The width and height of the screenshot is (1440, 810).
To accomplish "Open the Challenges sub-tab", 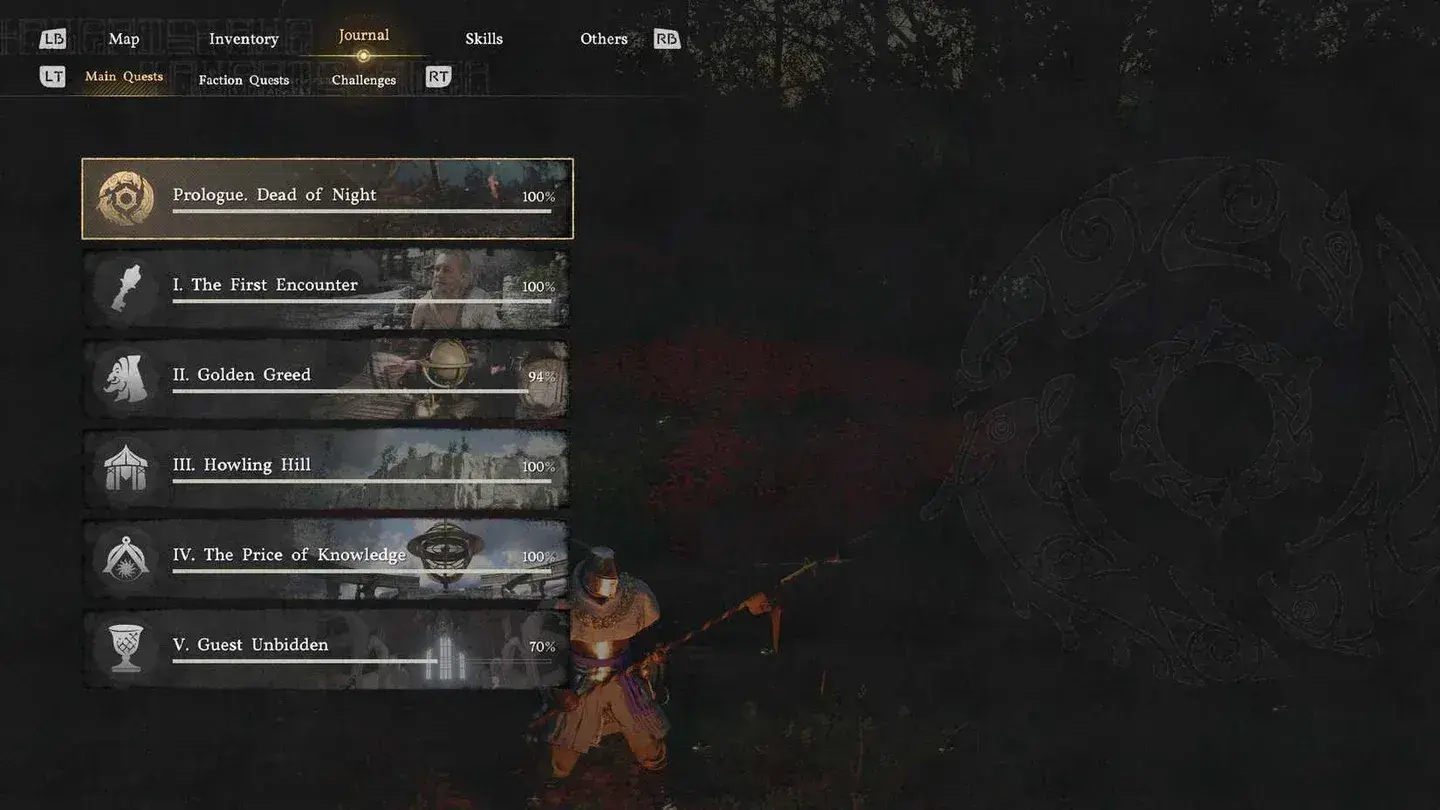I will (362, 80).
